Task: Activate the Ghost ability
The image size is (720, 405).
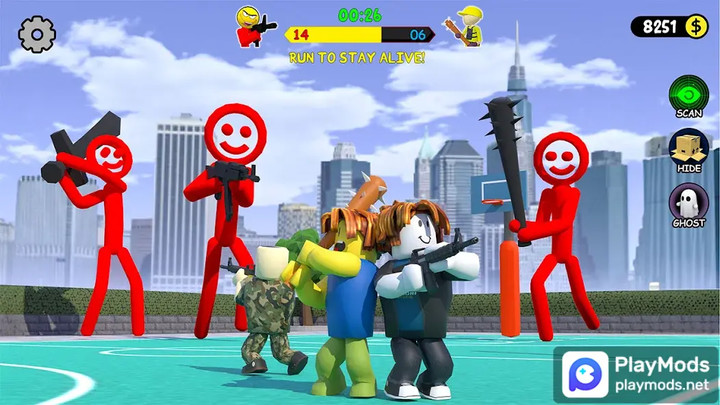Action: pos(688,204)
